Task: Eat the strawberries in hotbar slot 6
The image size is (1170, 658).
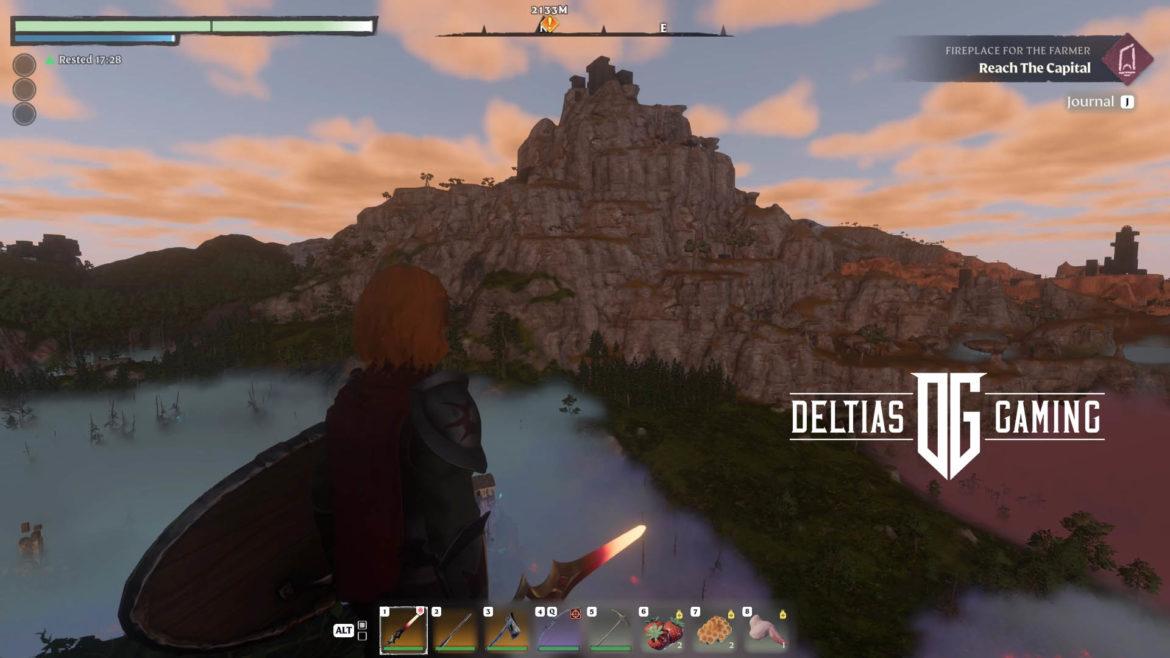Action: pyautogui.click(x=663, y=630)
